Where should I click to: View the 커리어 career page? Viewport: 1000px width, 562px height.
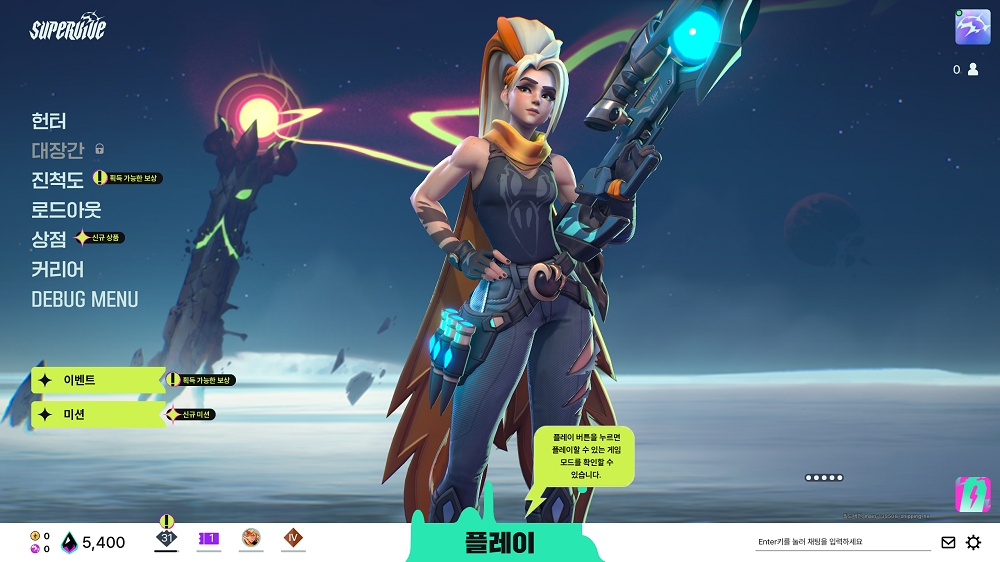58,269
